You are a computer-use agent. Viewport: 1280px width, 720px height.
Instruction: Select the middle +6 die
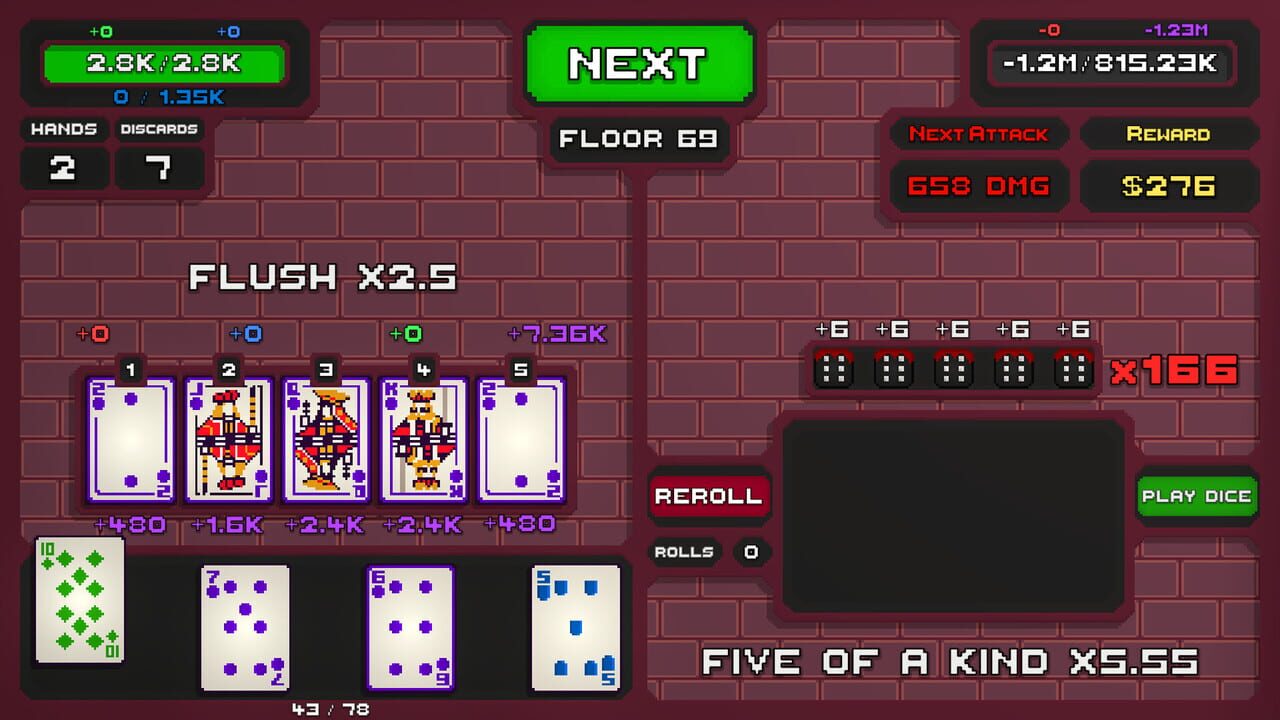[x=952, y=368]
